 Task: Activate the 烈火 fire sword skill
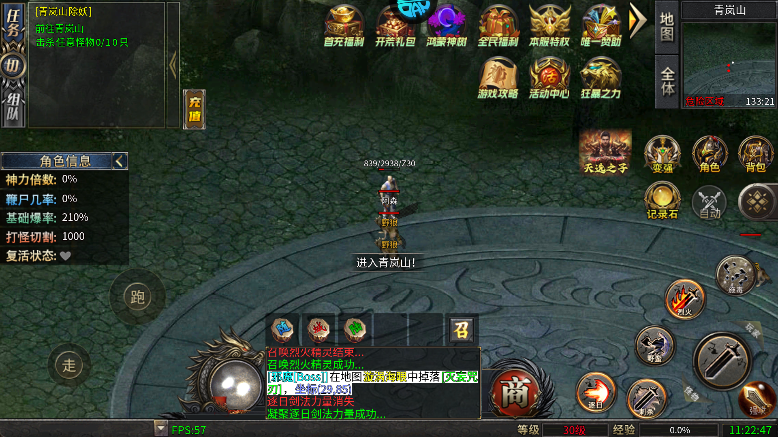tap(685, 297)
